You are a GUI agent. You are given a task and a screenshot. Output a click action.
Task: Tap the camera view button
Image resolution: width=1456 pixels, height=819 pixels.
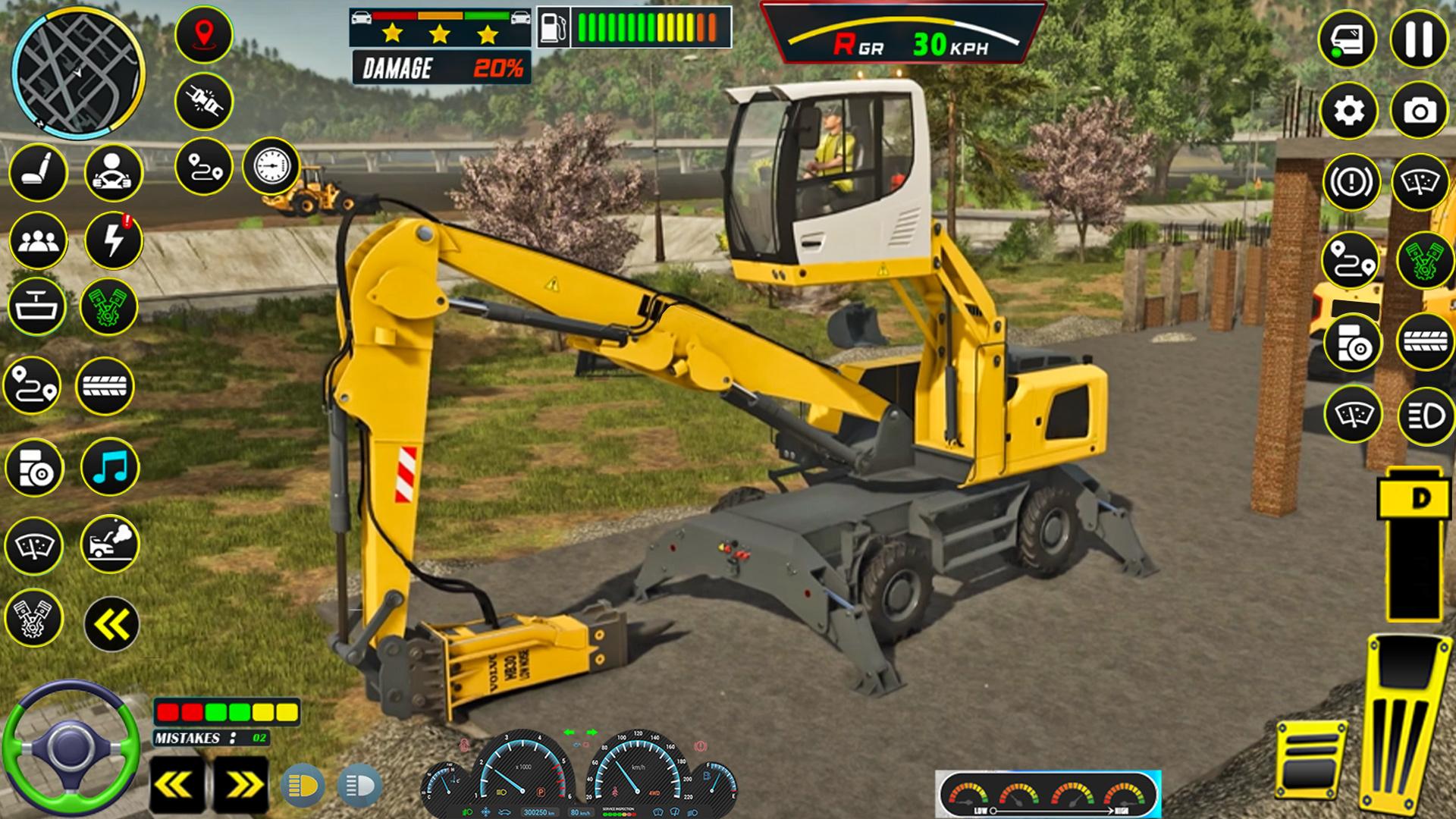point(1420,111)
